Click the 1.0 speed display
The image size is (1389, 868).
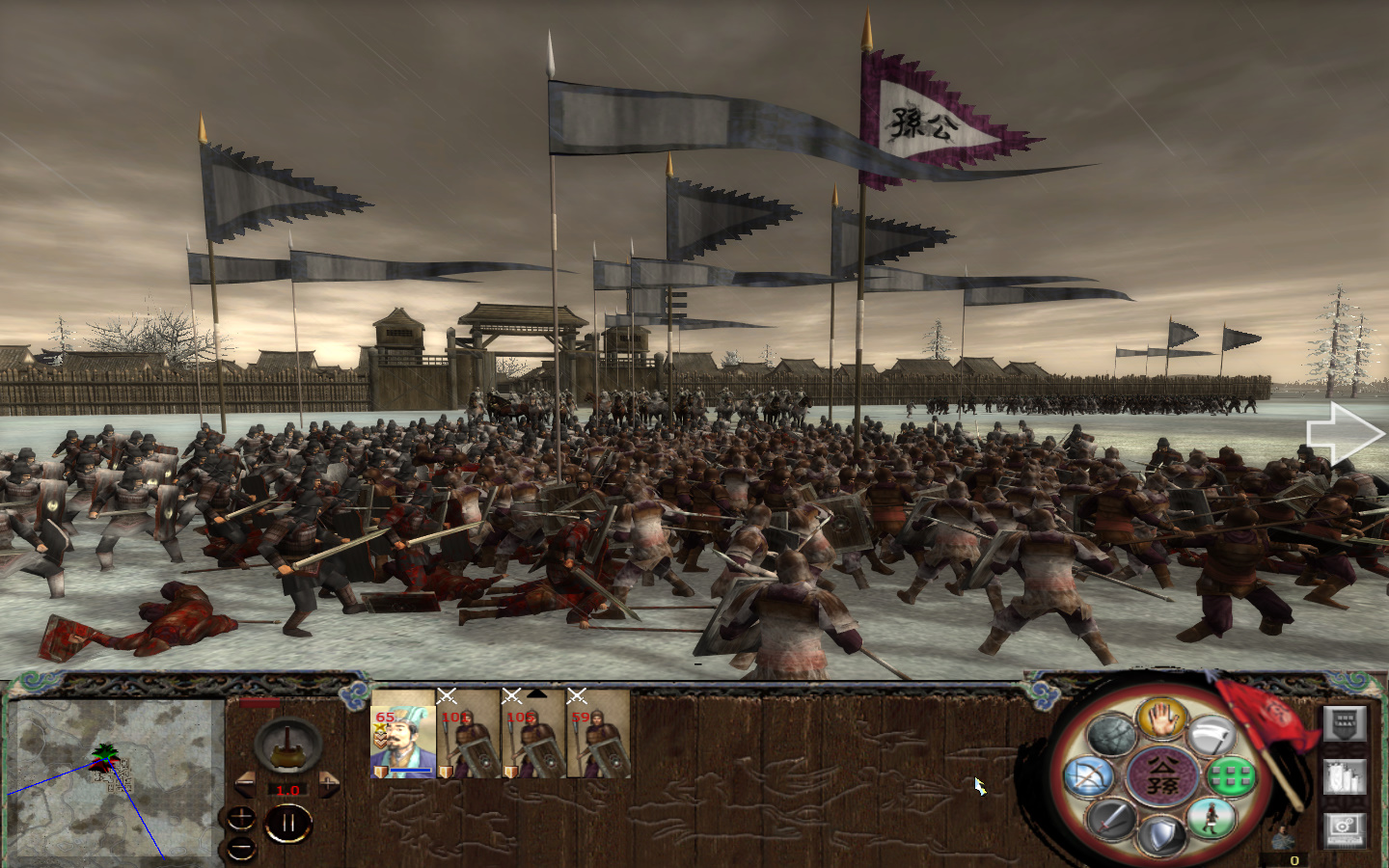(x=288, y=790)
